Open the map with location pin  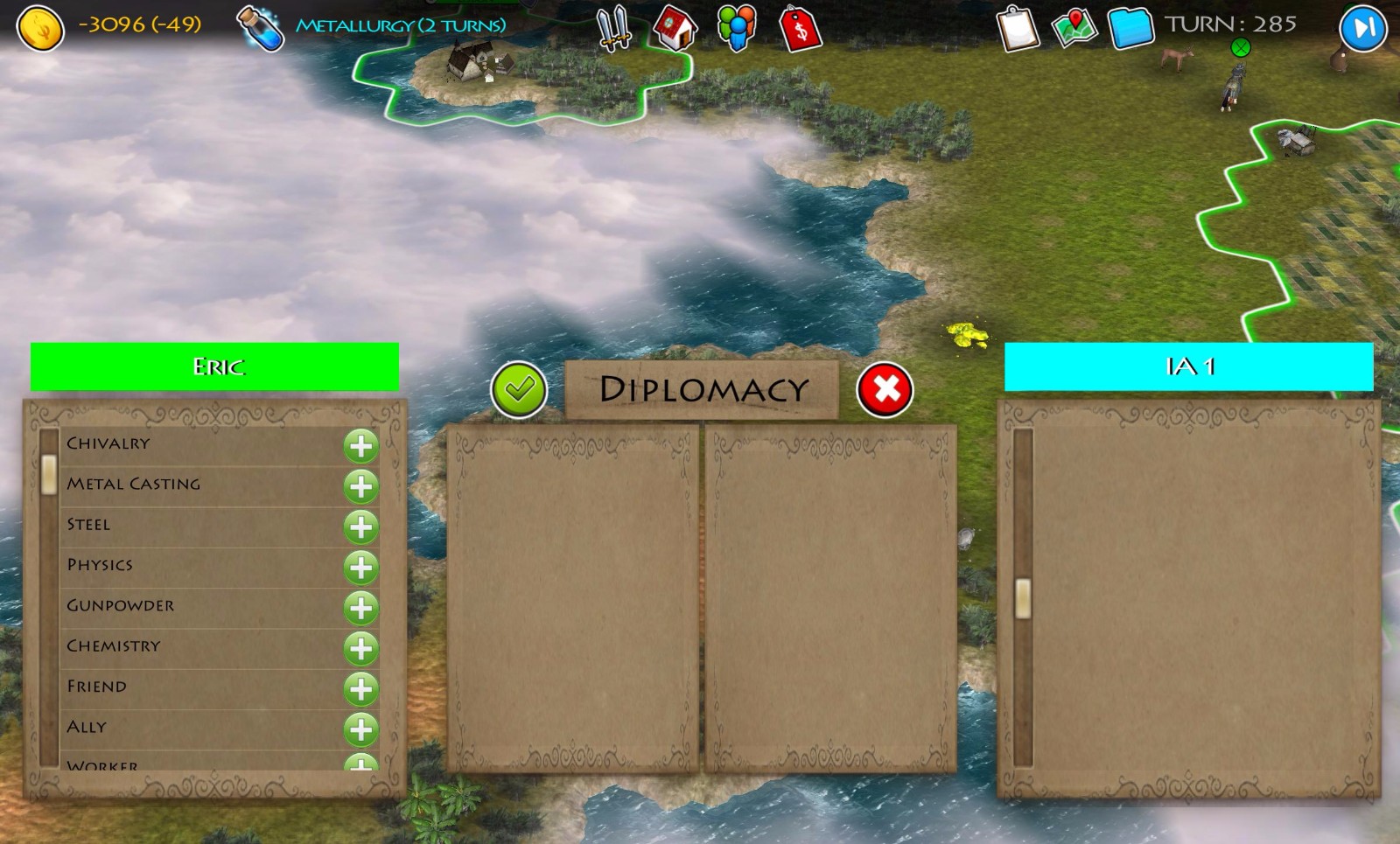click(x=1074, y=28)
